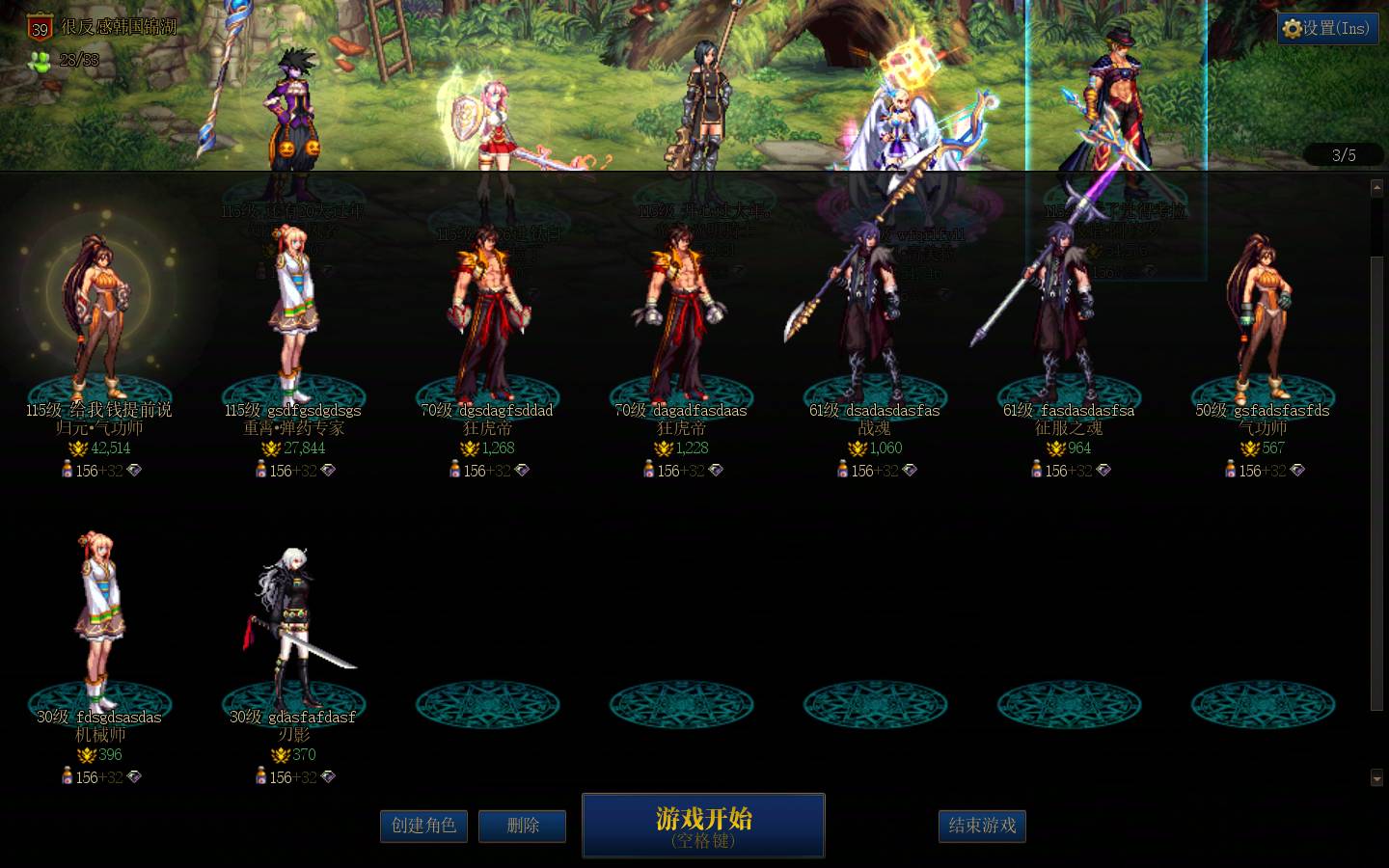
Task: Click the gem icon under gdasfafdasf
Action: coord(329,777)
